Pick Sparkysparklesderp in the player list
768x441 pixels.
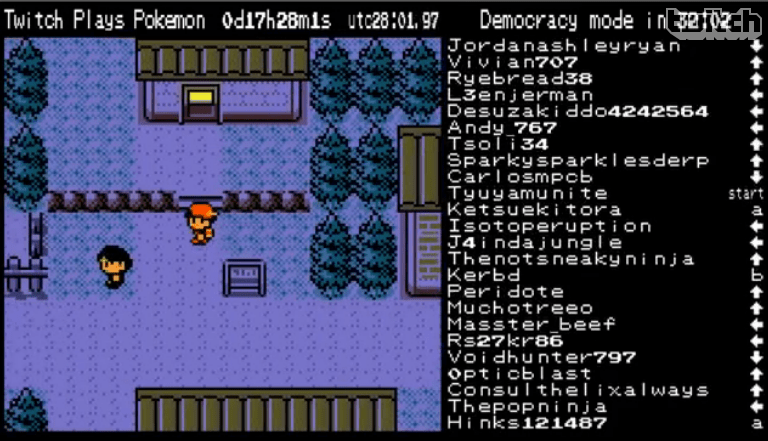click(x=578, y=160)
